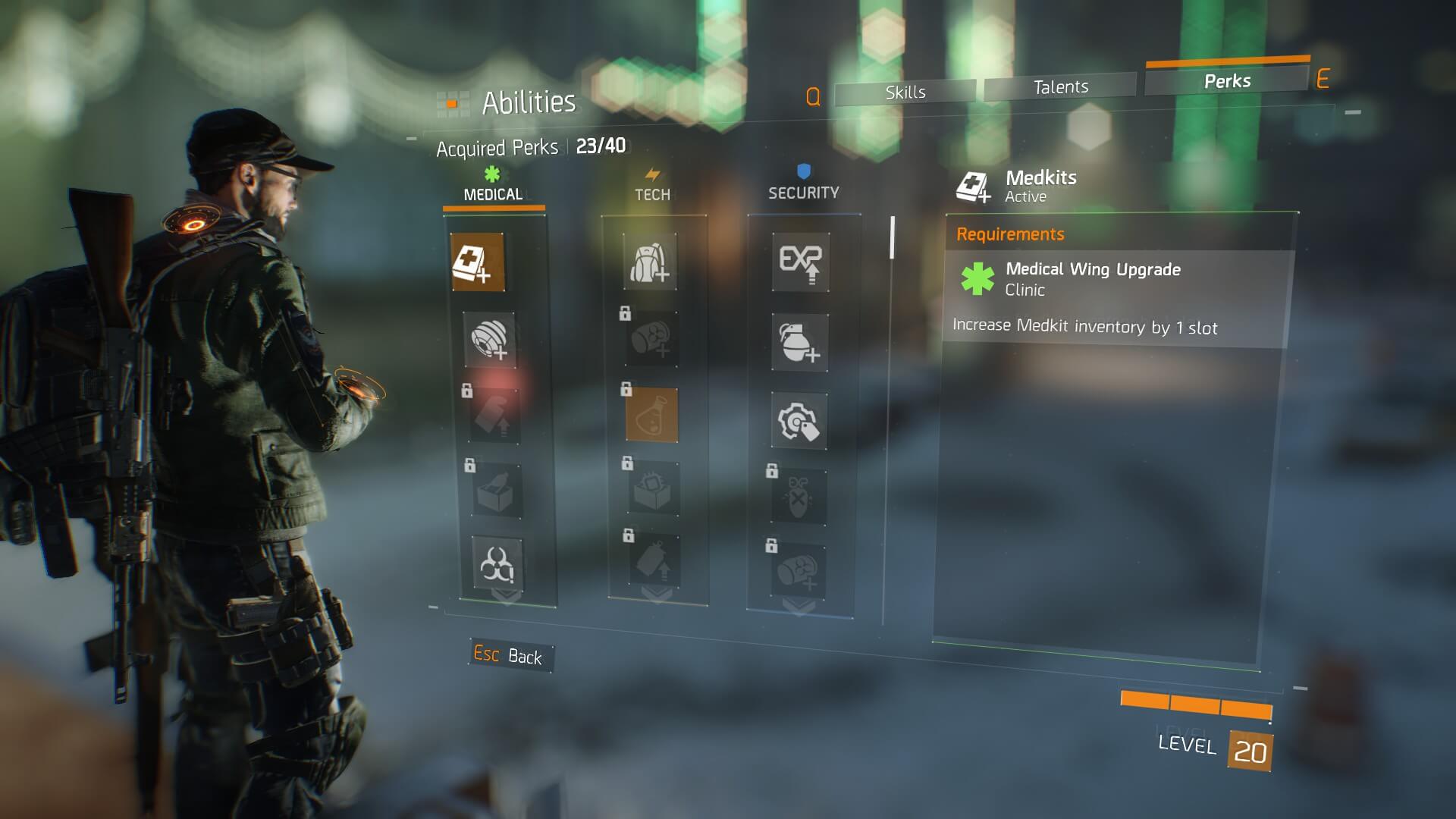Show the Tech perks column header

click(652, 193)
